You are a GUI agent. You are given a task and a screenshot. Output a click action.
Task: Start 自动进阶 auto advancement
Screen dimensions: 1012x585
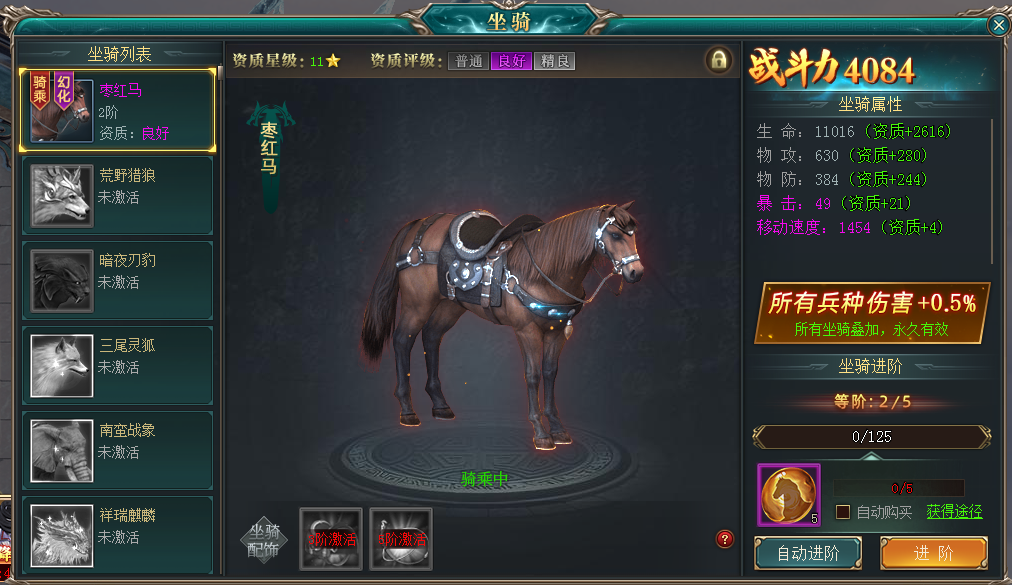pyautogui.click(x=808, y=553)
